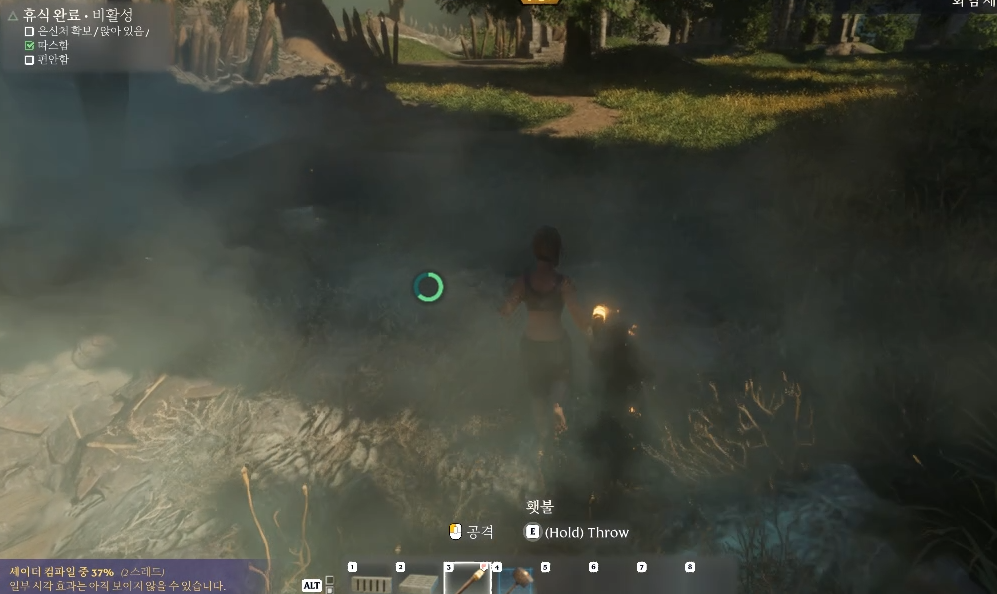
Task: Select the stone block in hotbar slot 2
Action: coord(419,581)
